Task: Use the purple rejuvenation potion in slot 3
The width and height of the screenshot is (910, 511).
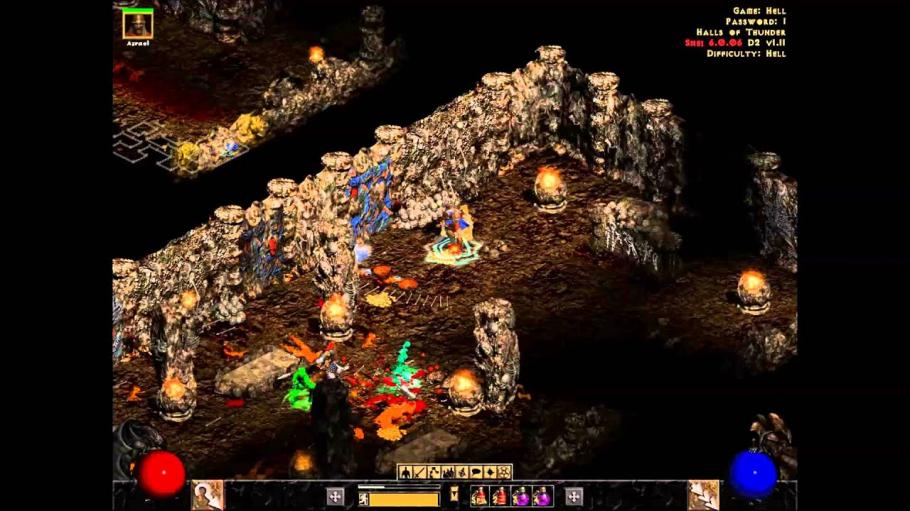Action: click(520, 496)
